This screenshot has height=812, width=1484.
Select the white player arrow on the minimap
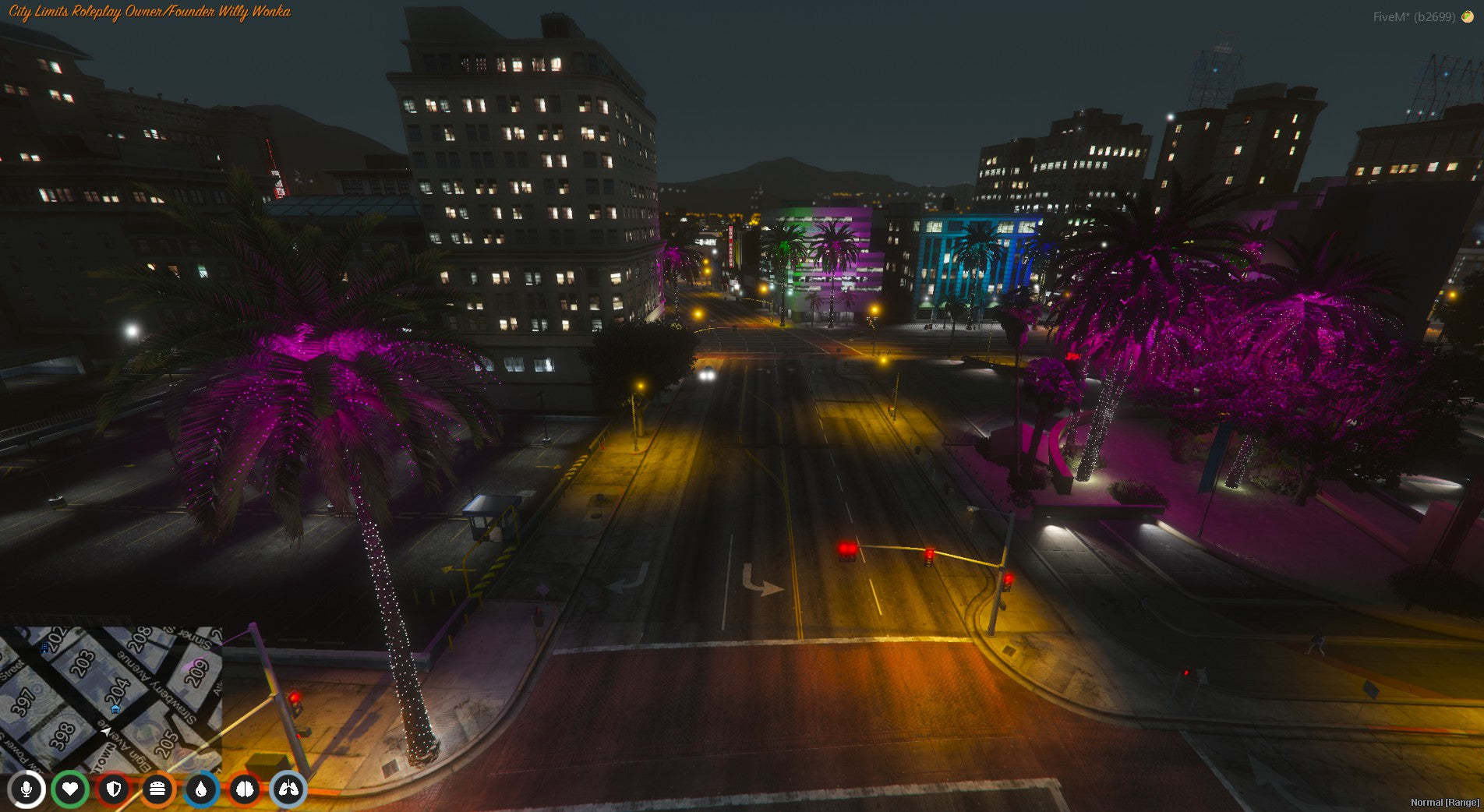106,733
